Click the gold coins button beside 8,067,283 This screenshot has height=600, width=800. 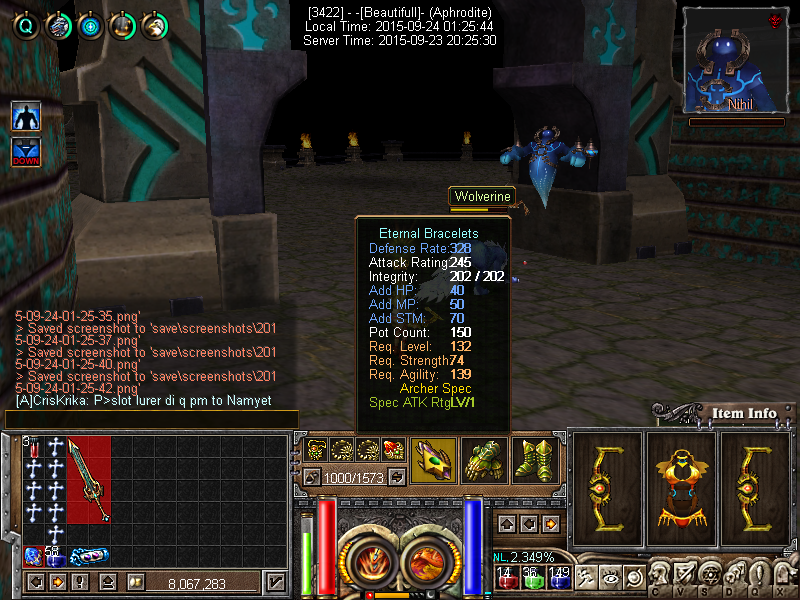134,582
